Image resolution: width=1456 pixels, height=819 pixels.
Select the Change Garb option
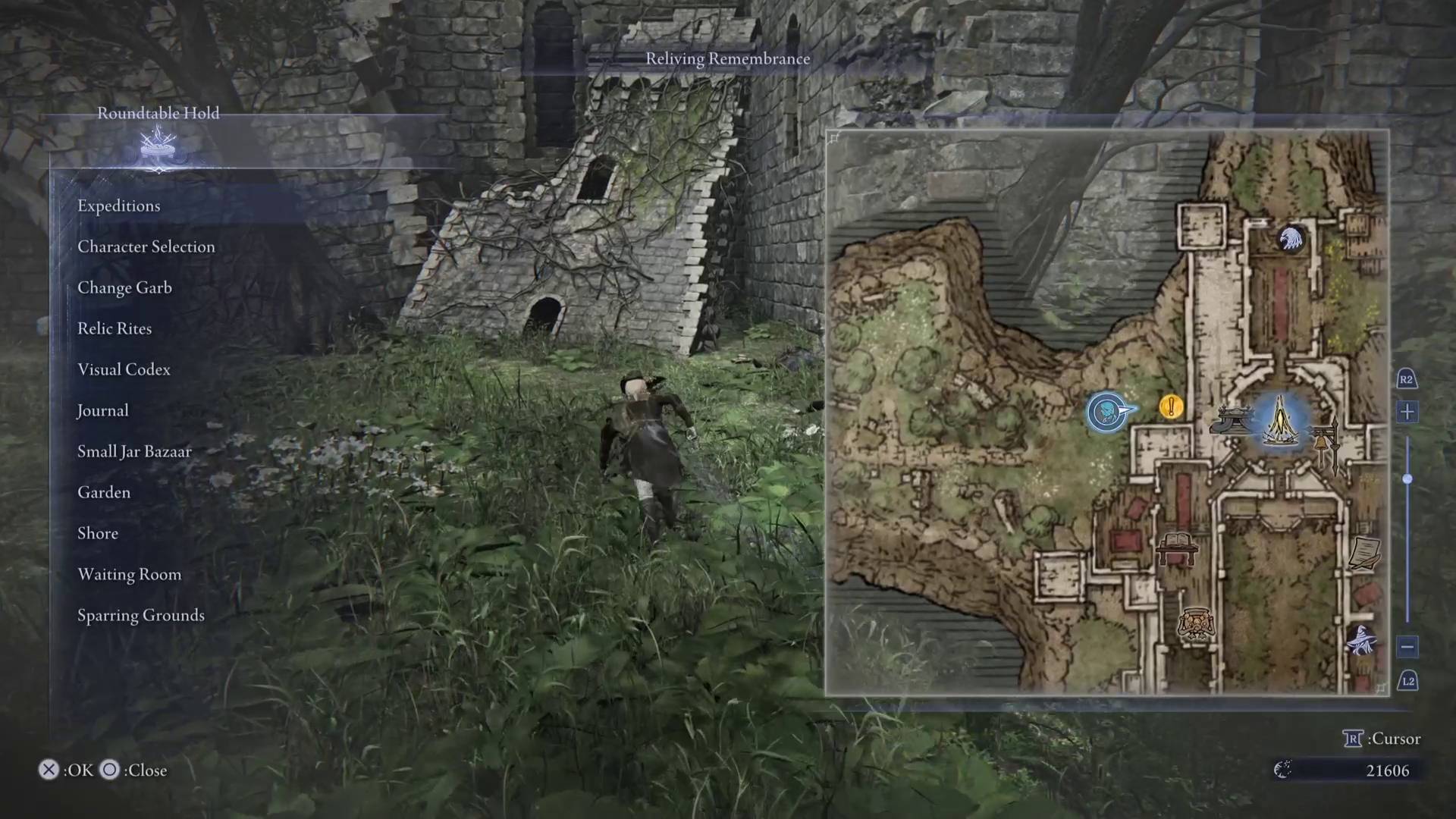coord(124,287)
